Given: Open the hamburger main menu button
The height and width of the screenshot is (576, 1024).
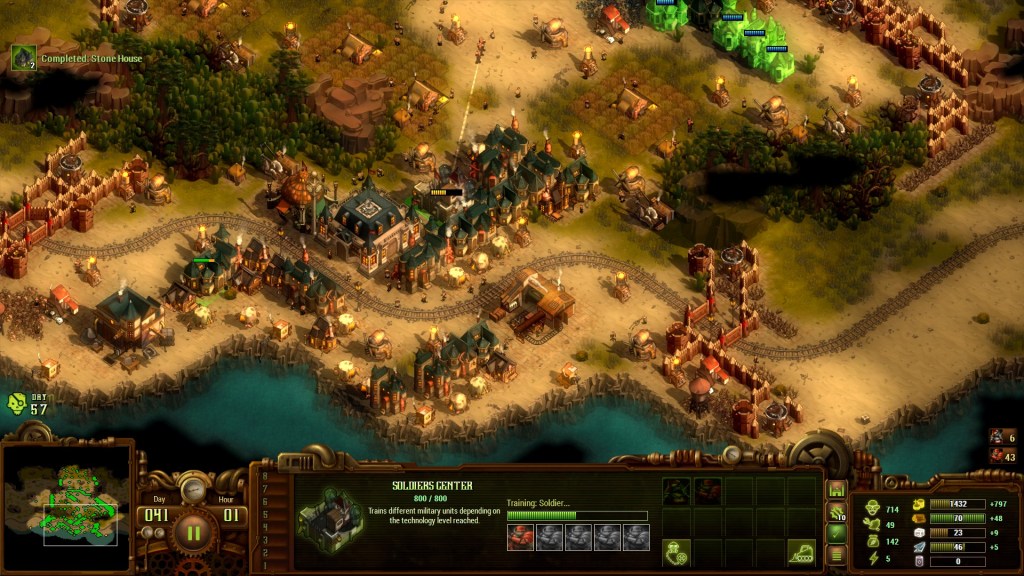Looking at the screenshot, I should tap(837, 555).
